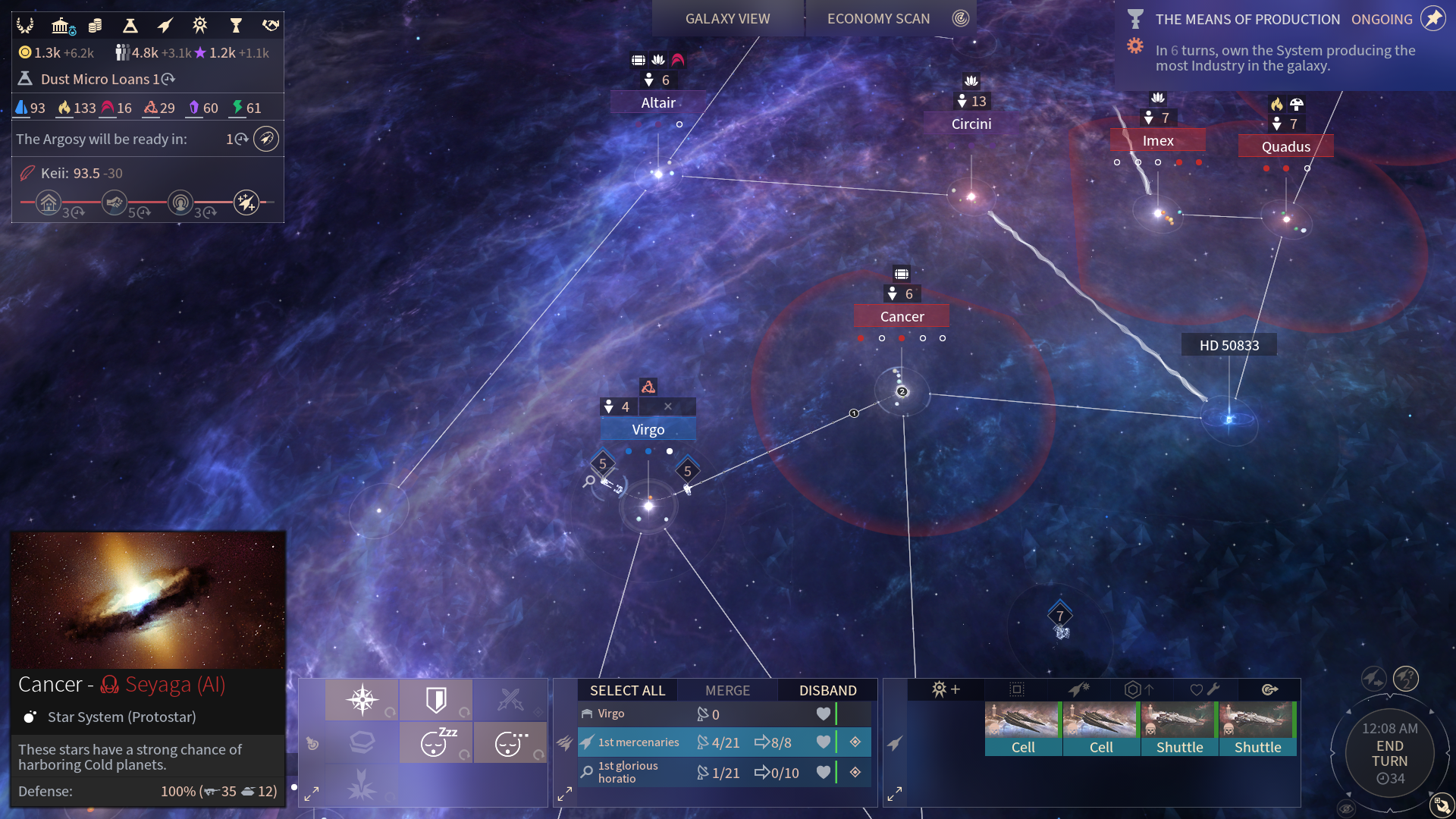Open the diplomacy handshake icon
This screenshot has width=1456, height=819.
coord(270,27)
